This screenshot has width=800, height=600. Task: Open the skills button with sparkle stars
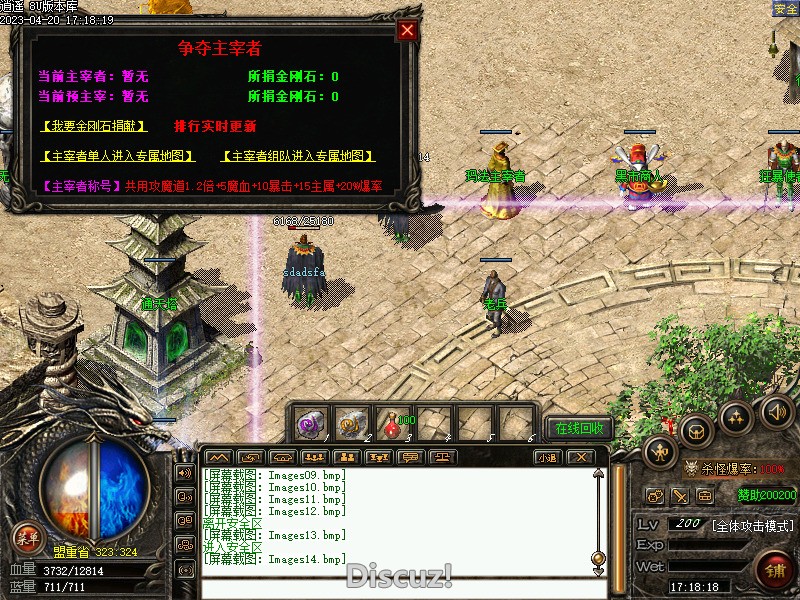pyautogui.click(x=737, y=418)
